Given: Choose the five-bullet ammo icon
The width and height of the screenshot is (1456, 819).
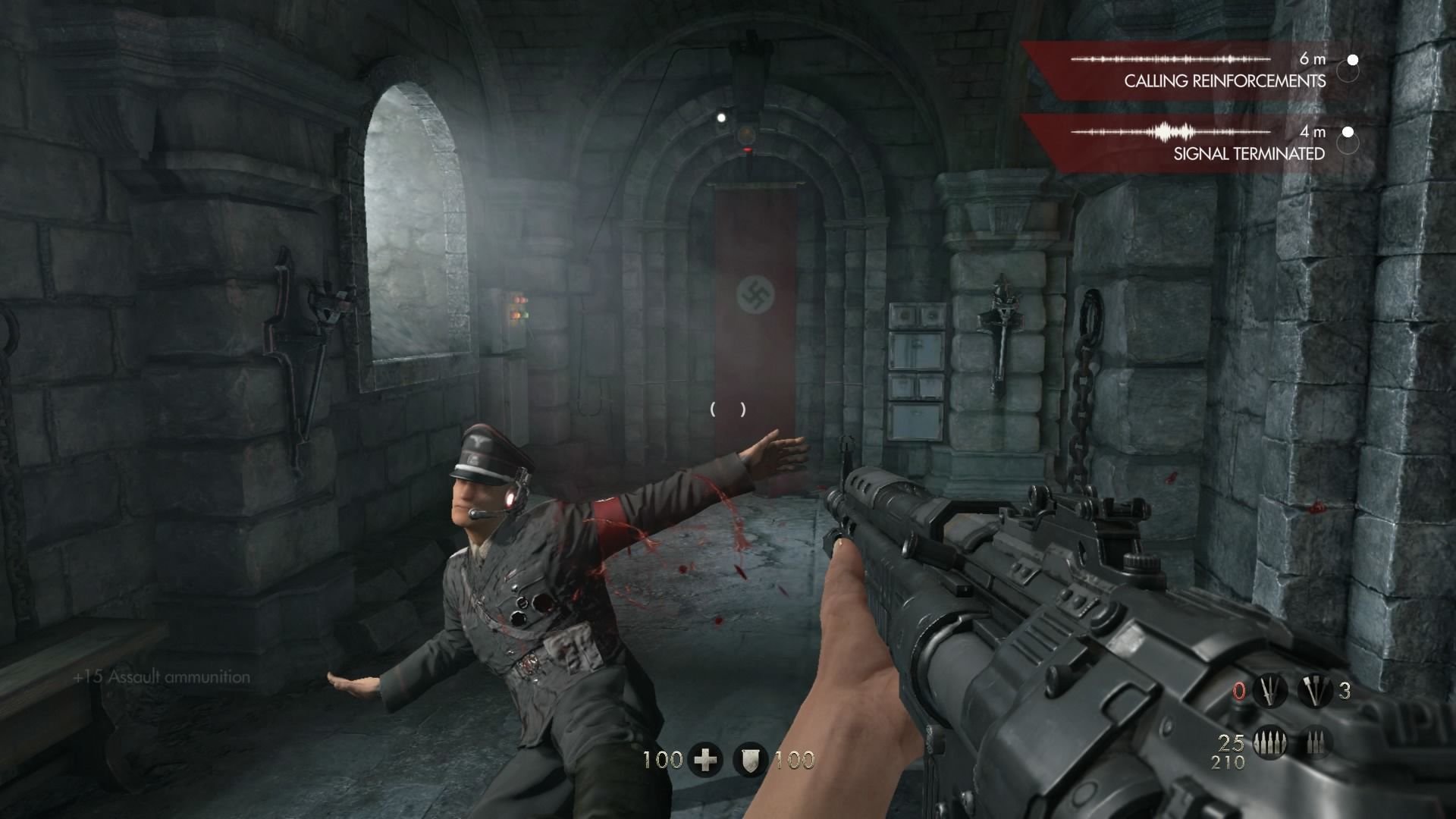Looking at the screenshot, I should click(x=1271, y=743).
